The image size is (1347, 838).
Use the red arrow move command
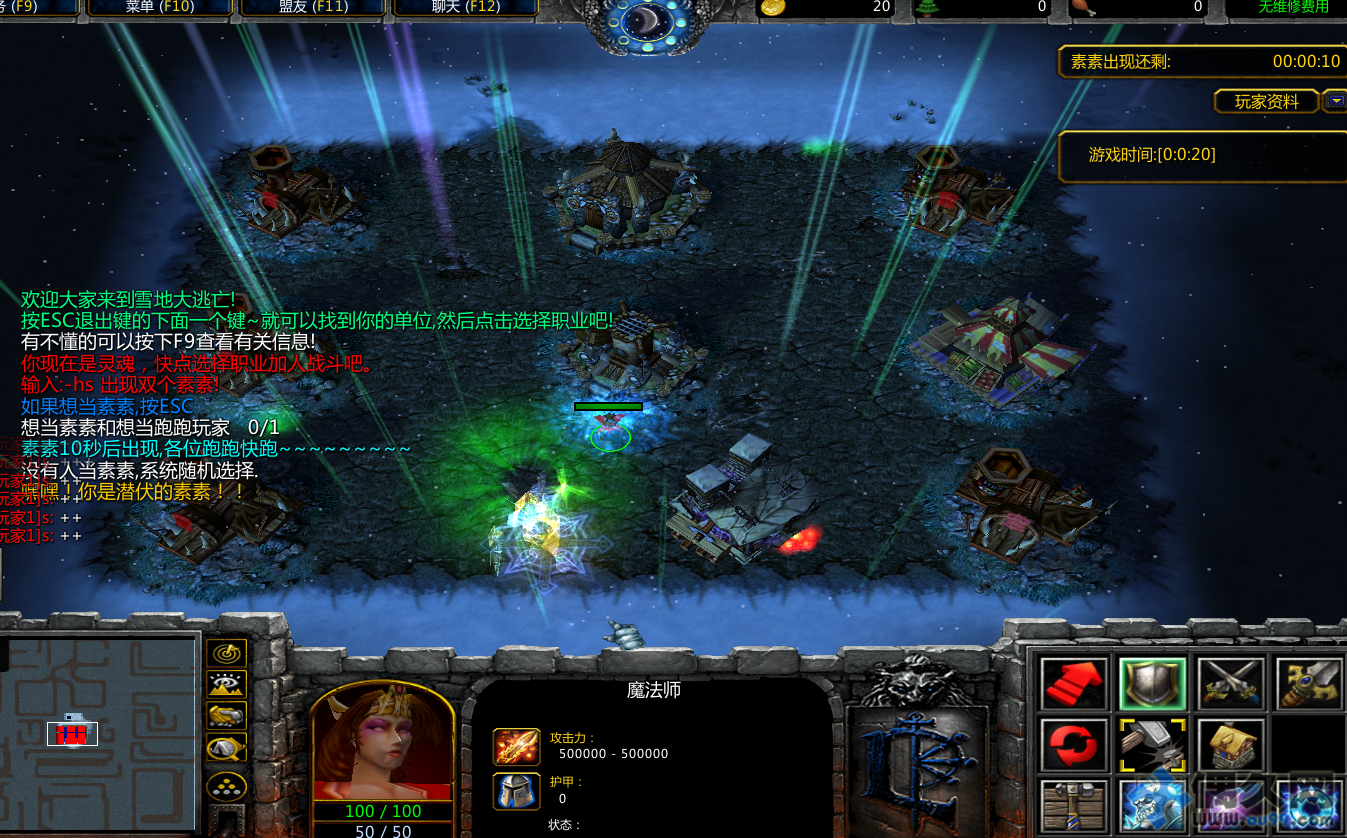click(1074, 684)
